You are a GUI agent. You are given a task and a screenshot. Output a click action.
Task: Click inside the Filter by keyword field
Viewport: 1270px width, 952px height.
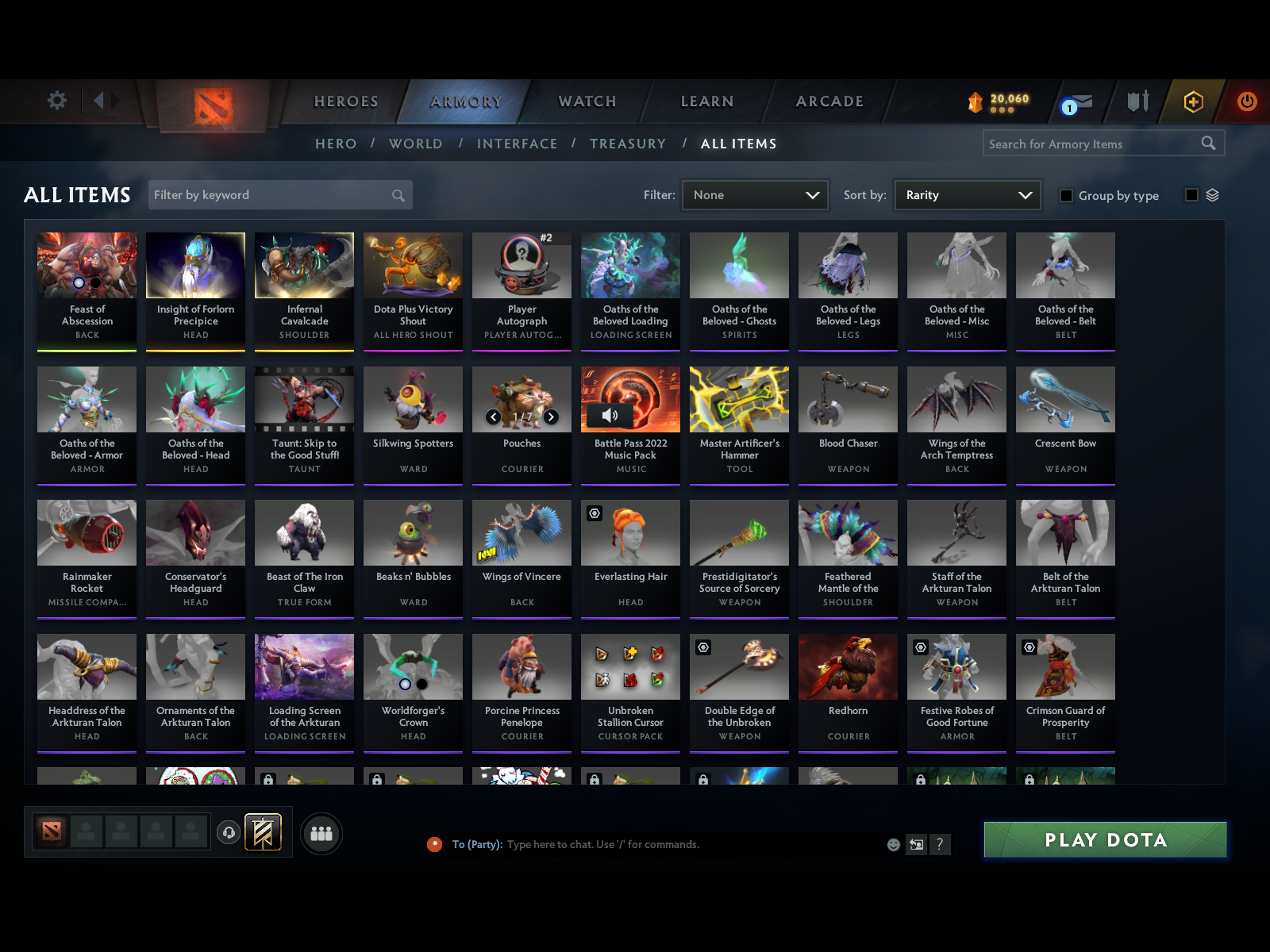coord(270,194)
